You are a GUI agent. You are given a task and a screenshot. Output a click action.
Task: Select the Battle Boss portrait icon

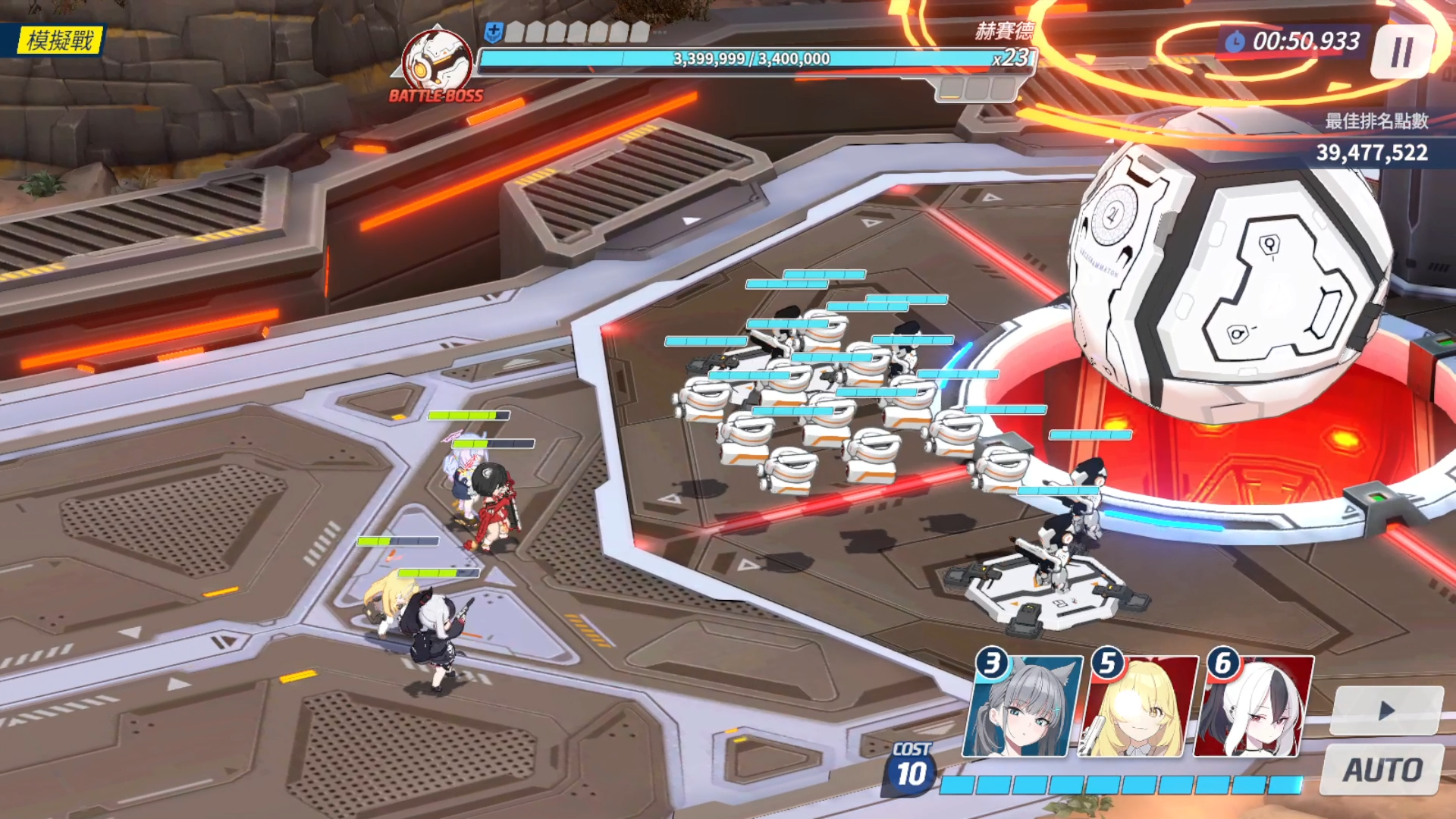pyautogui.click(x=436, y=64)
